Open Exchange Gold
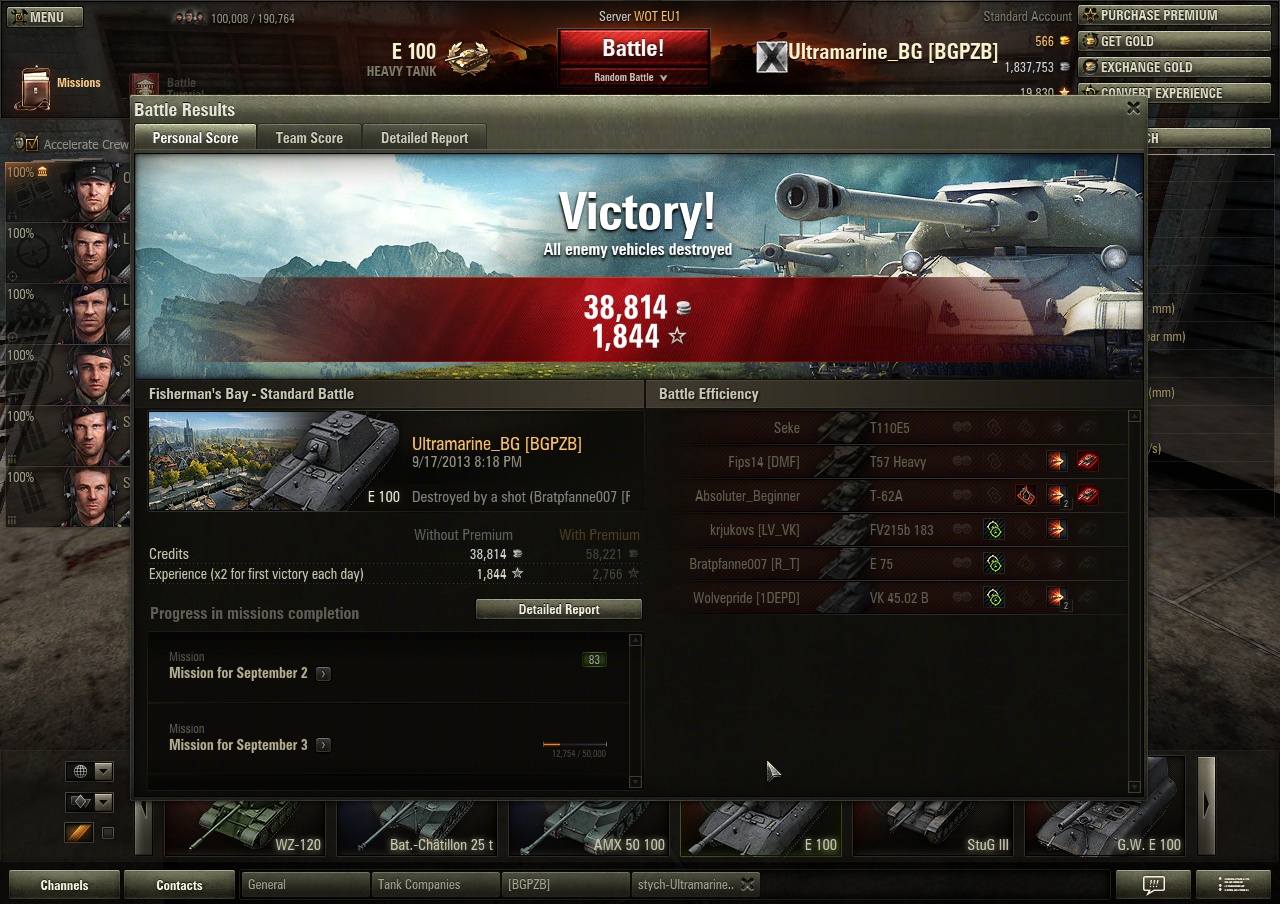1280x904 pixels. point(1146,67)
